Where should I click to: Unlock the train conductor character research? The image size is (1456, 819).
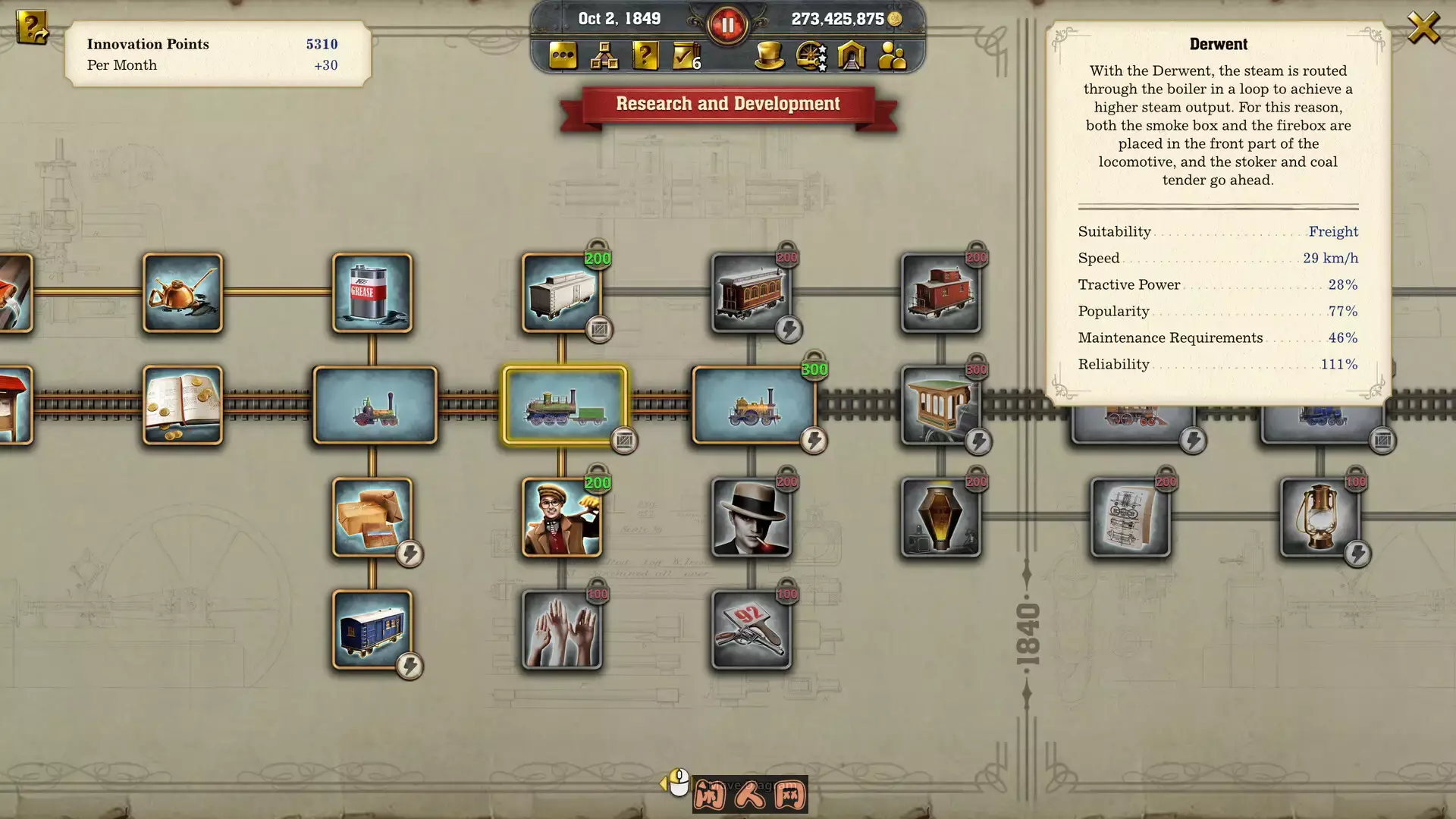(x=561, y=517)
